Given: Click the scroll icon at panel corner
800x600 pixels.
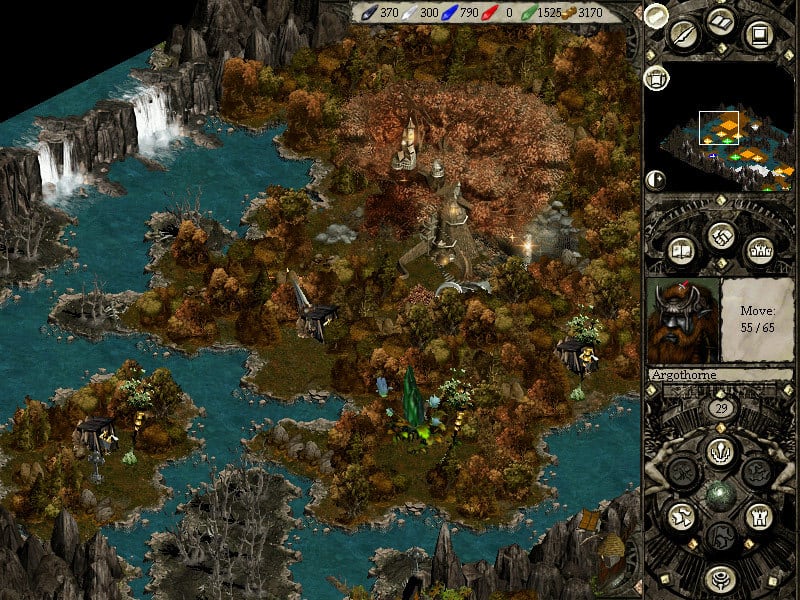Looking at the screenshot, I should tap(656, 14).
